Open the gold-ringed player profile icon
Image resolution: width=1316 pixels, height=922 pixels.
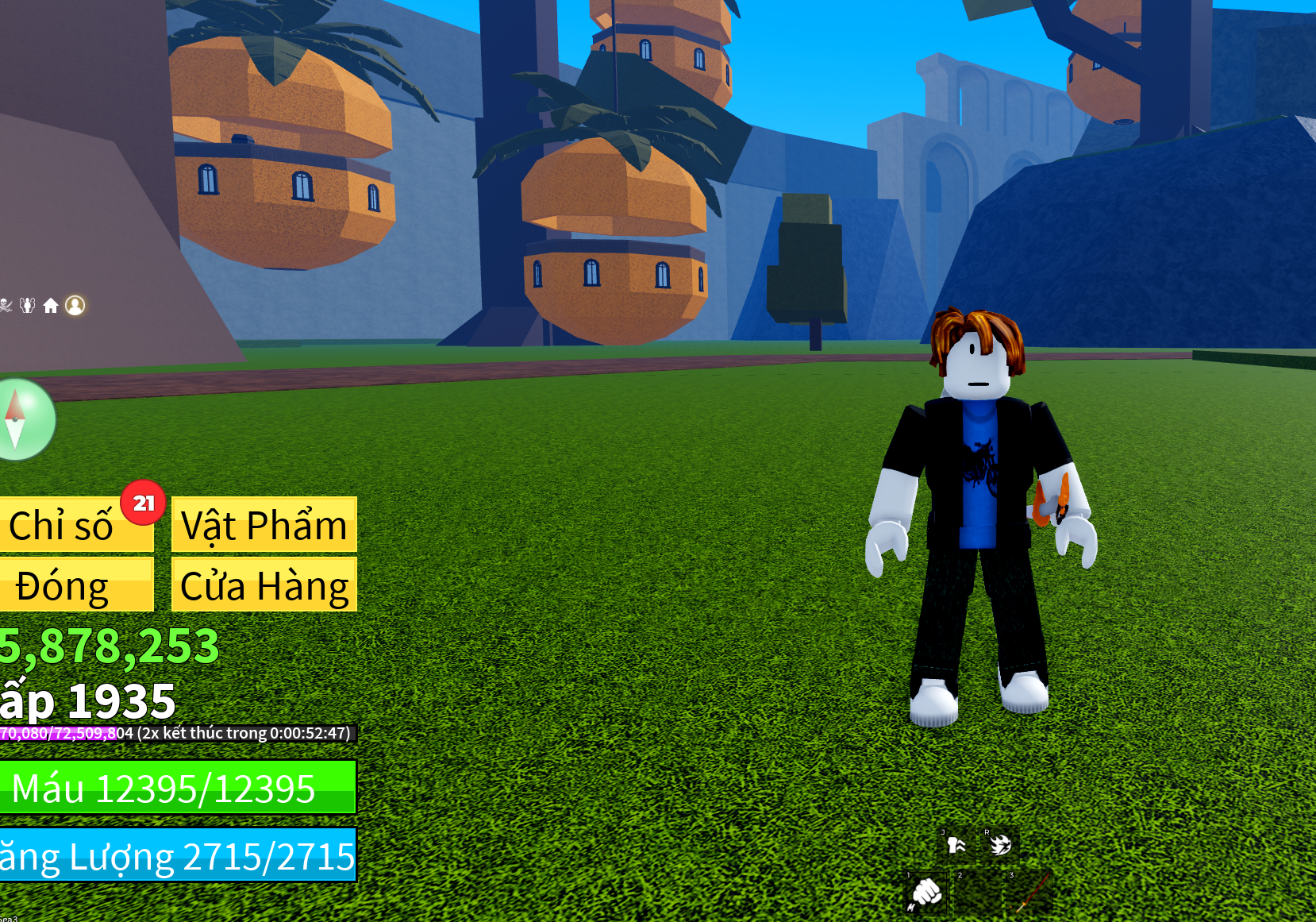click(75, 306)
